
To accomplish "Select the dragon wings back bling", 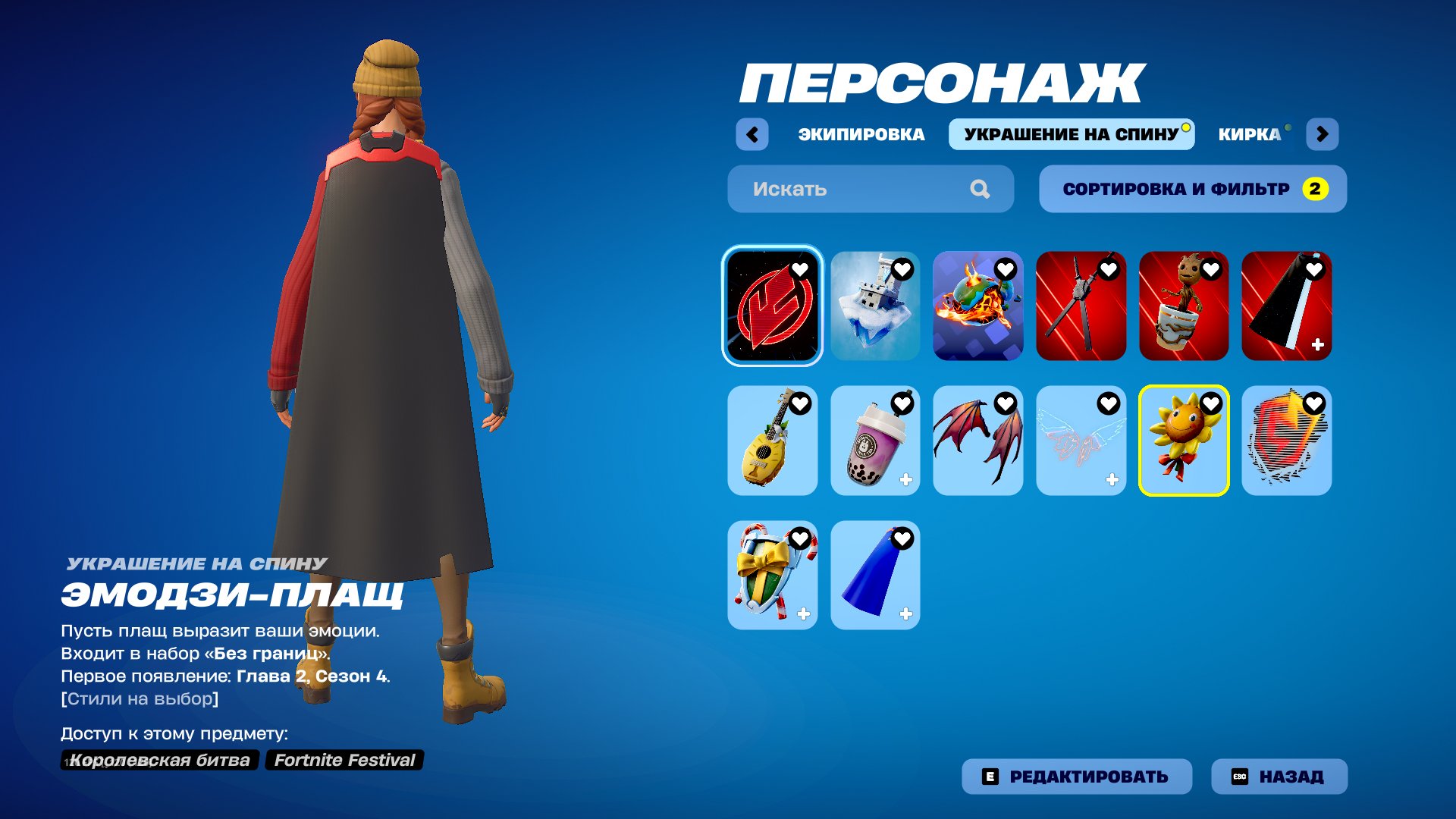I will pyautogui.click(x=977, y=441).
